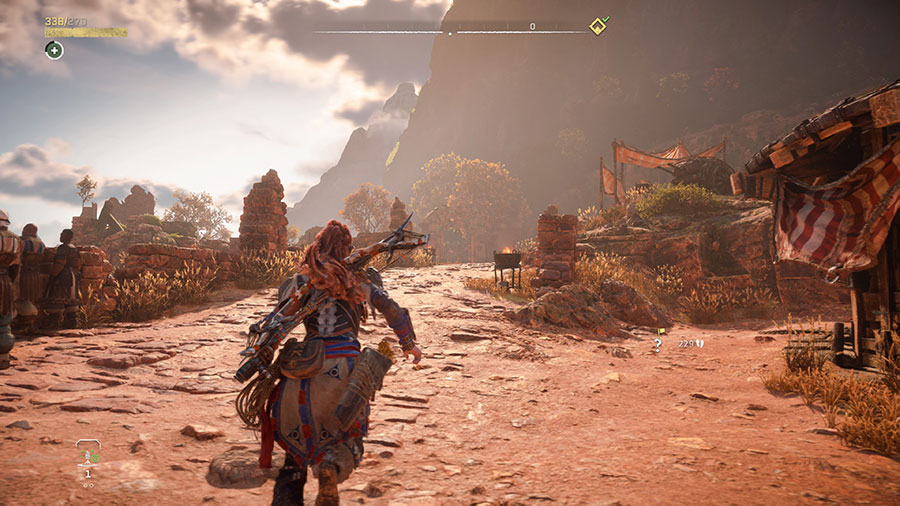
Task: Use the green plus medicine pouch icon
Action: [x=54, y=50]
